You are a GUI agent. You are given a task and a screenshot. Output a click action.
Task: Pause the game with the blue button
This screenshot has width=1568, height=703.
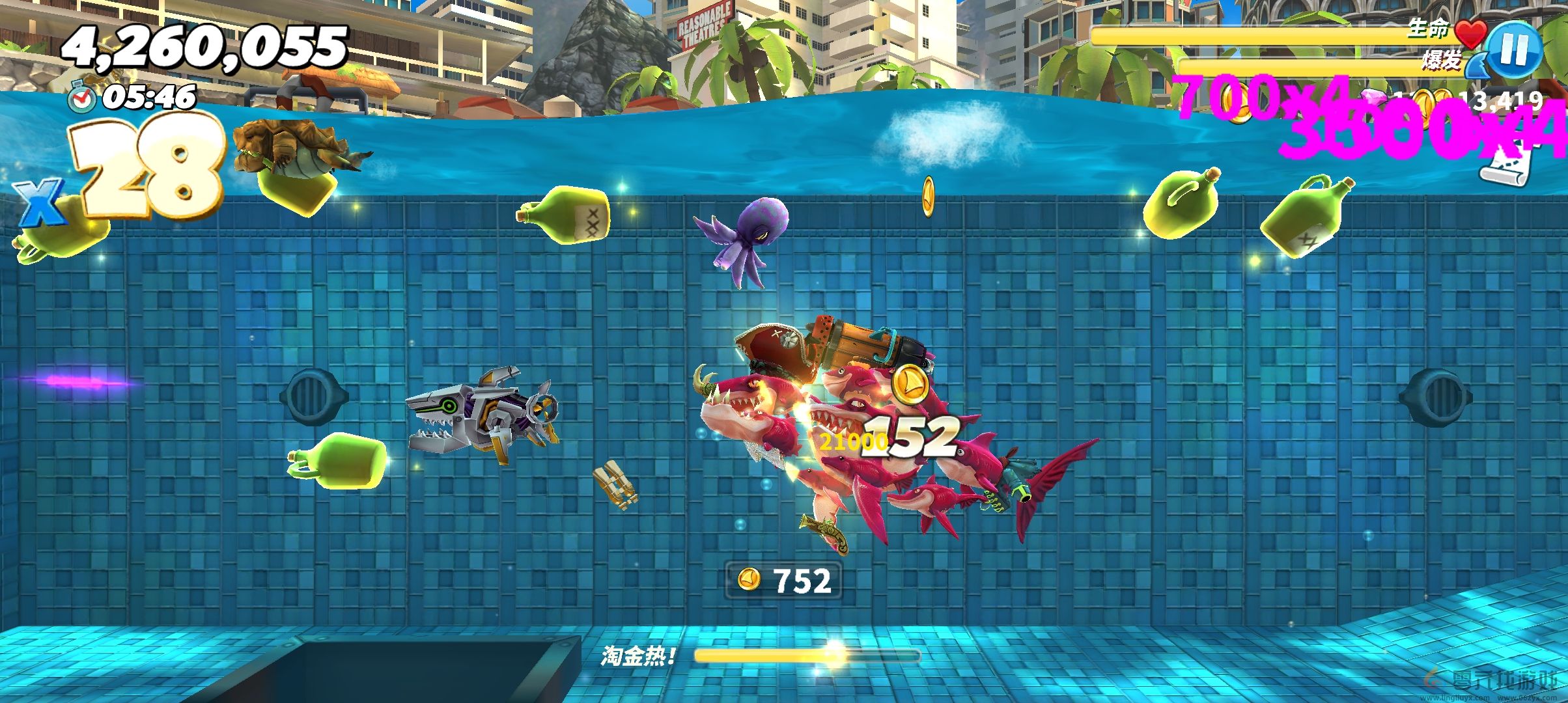pos(1514,50)
